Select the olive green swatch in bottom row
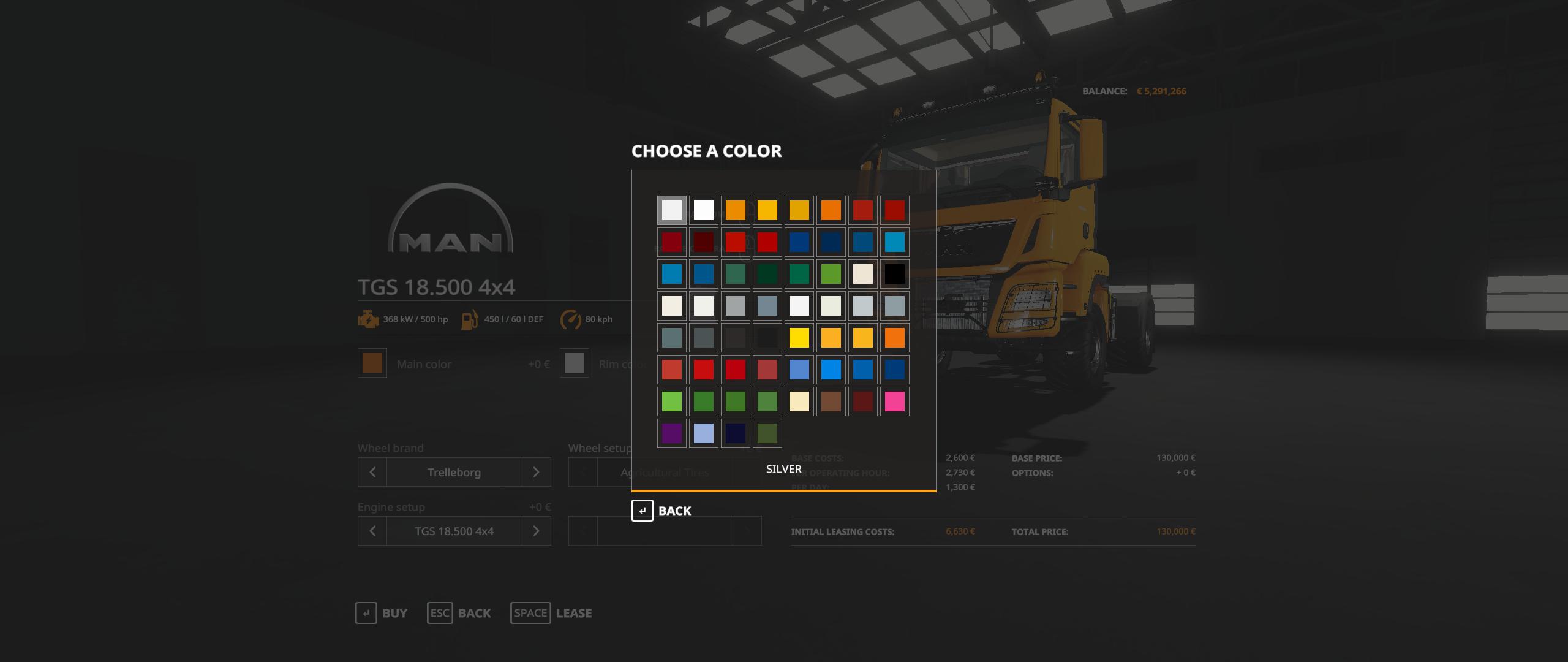This screenshot has height=662, width=1568. (x=767, y=433)
